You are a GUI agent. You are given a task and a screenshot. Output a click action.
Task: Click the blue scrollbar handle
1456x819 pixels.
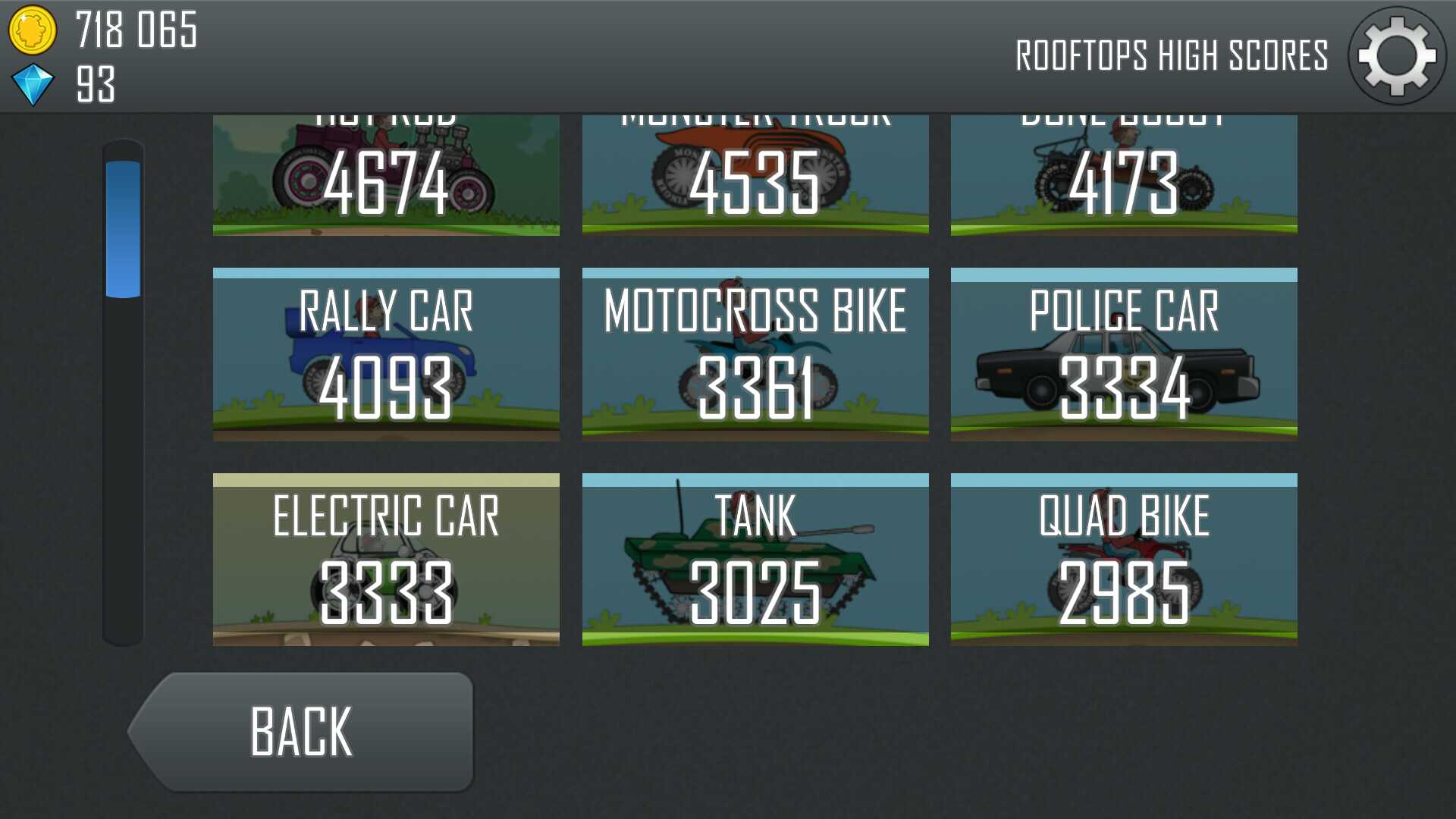click(123, 229)
